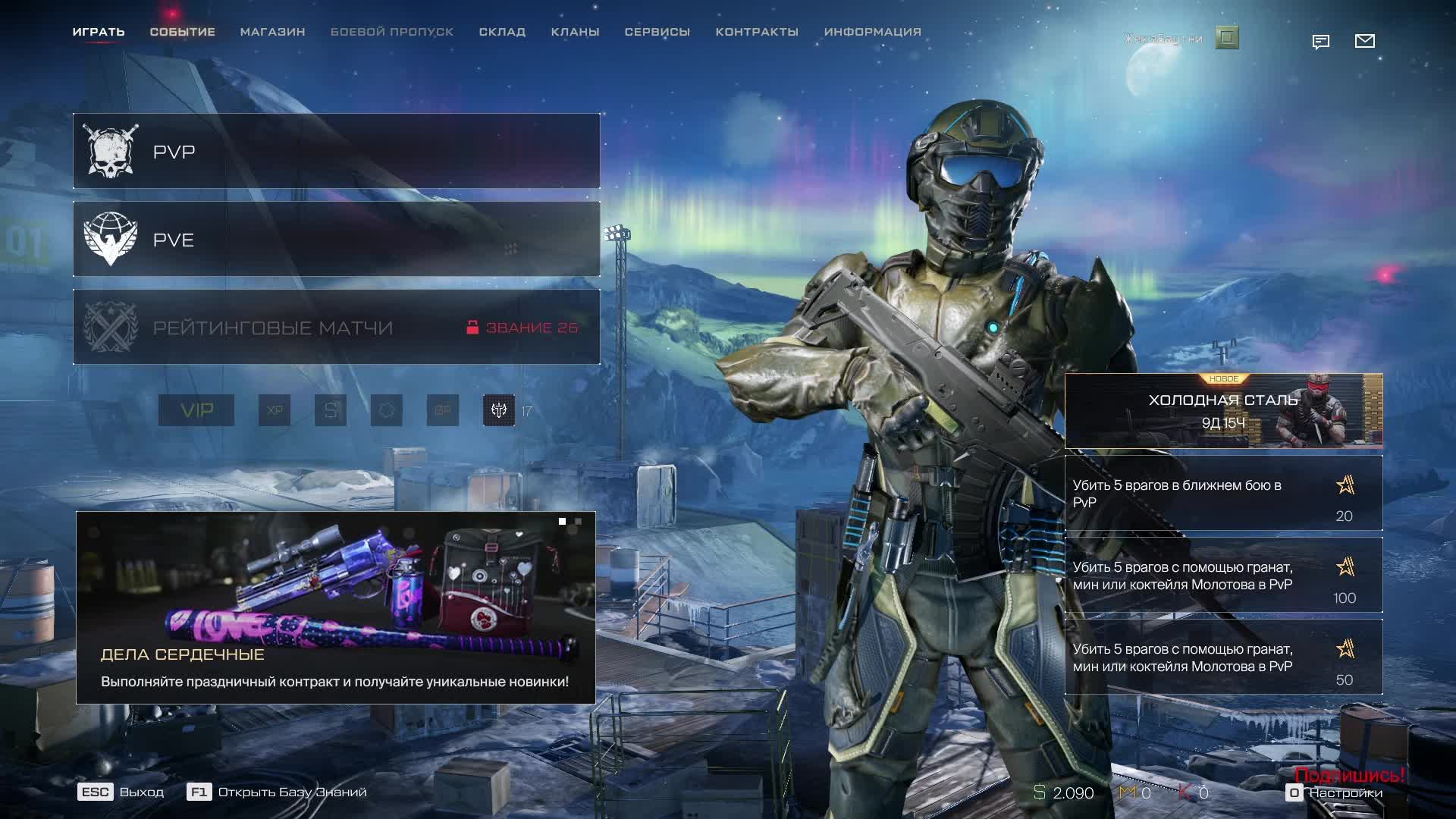Open the mail envelope icon
This screenshot has width=1456, height=819.
(1364, 41)
